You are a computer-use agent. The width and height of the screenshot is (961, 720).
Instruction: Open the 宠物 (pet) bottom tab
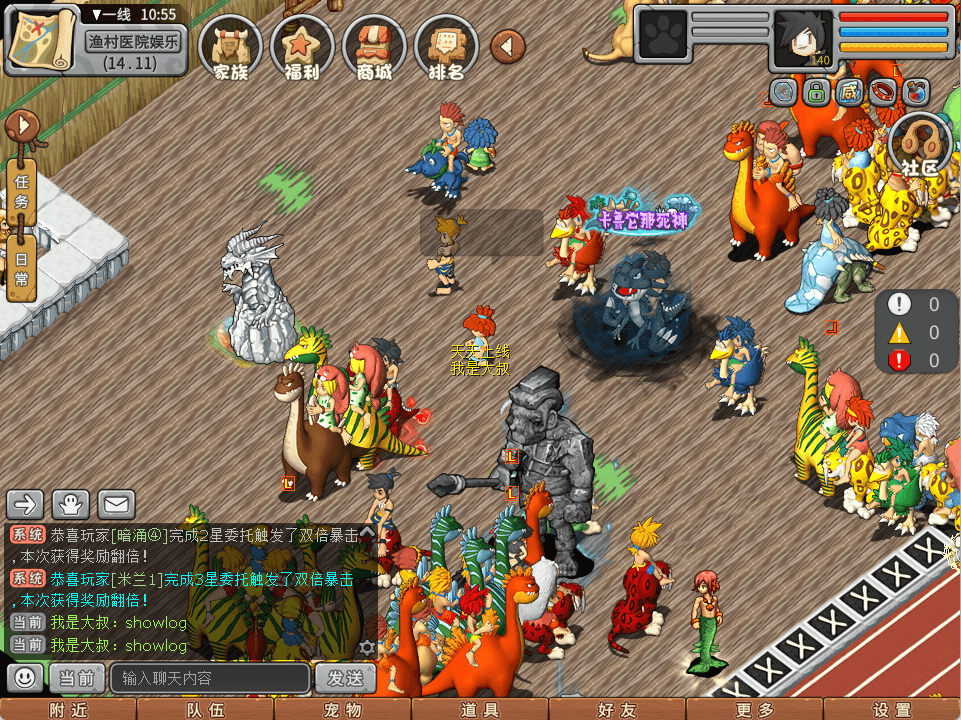coord(342,710)
